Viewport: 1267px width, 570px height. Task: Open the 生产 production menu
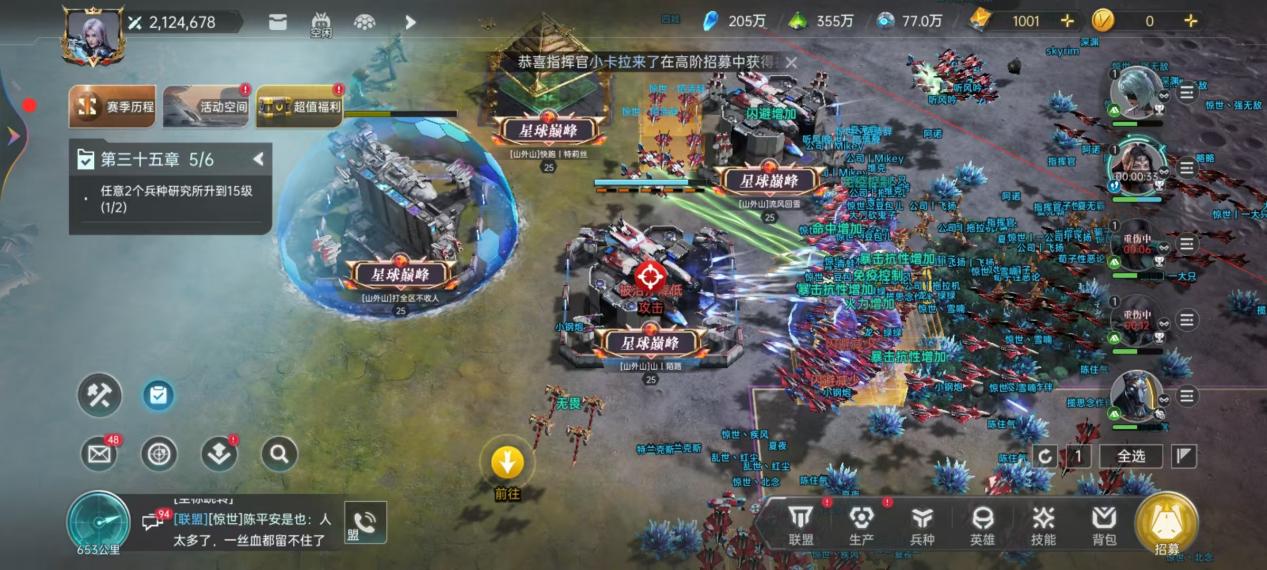861,524
